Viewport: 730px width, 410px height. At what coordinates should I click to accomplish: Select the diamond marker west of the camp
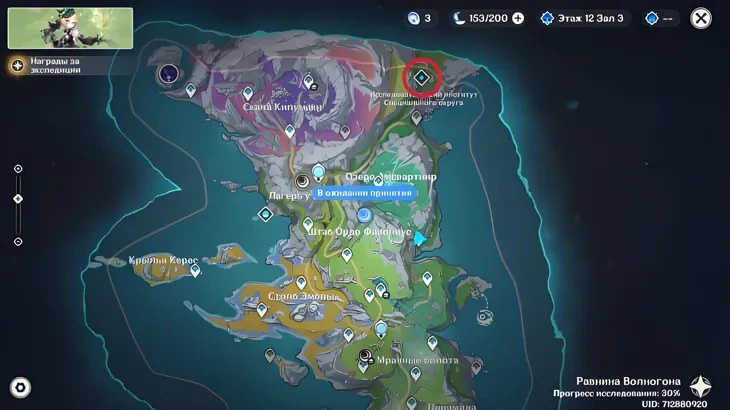pyautogui.click(x=266, y=214)
